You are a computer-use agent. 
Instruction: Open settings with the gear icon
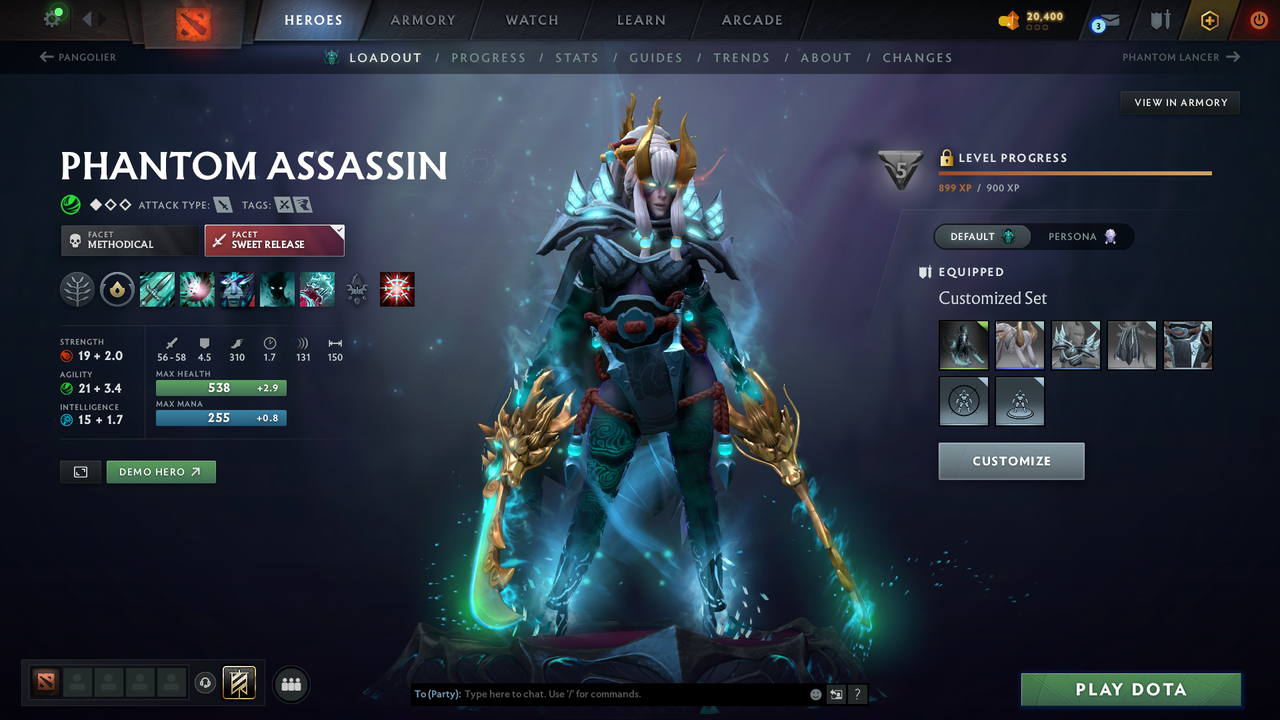(52, 18)
